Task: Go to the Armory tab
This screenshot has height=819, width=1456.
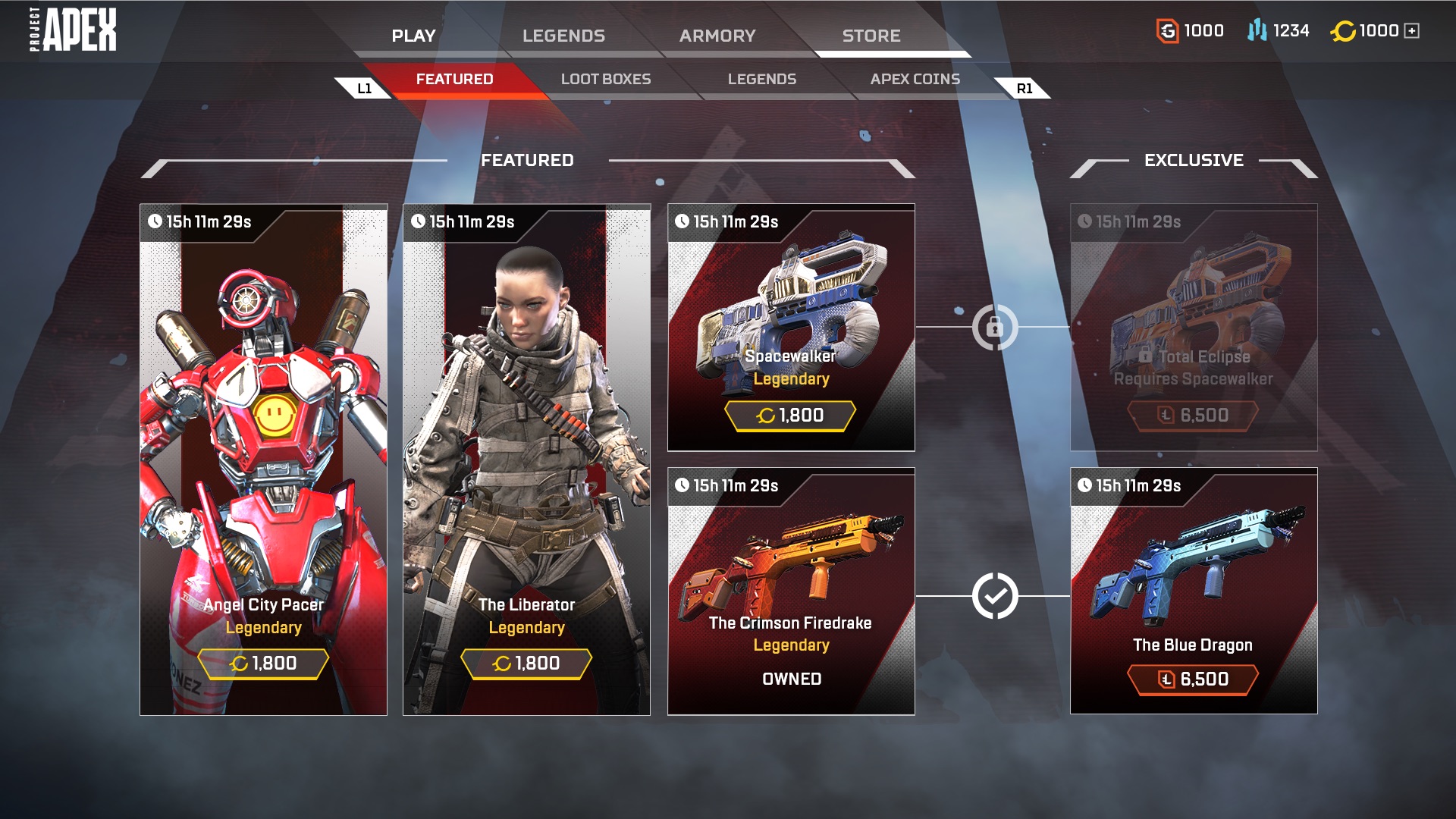Action: (x=717, y=36)
